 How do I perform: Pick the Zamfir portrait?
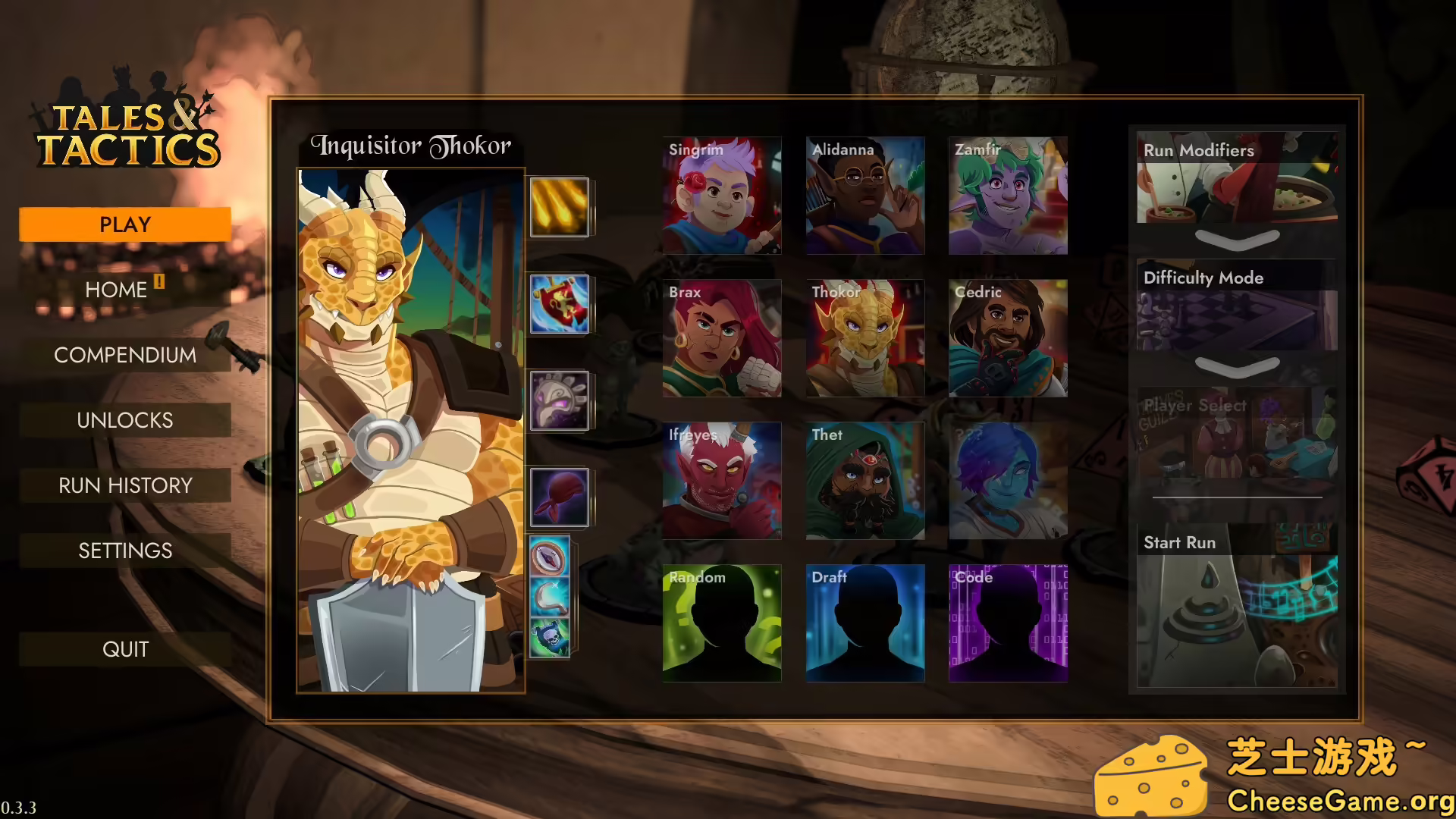(x=1008, y=196)
